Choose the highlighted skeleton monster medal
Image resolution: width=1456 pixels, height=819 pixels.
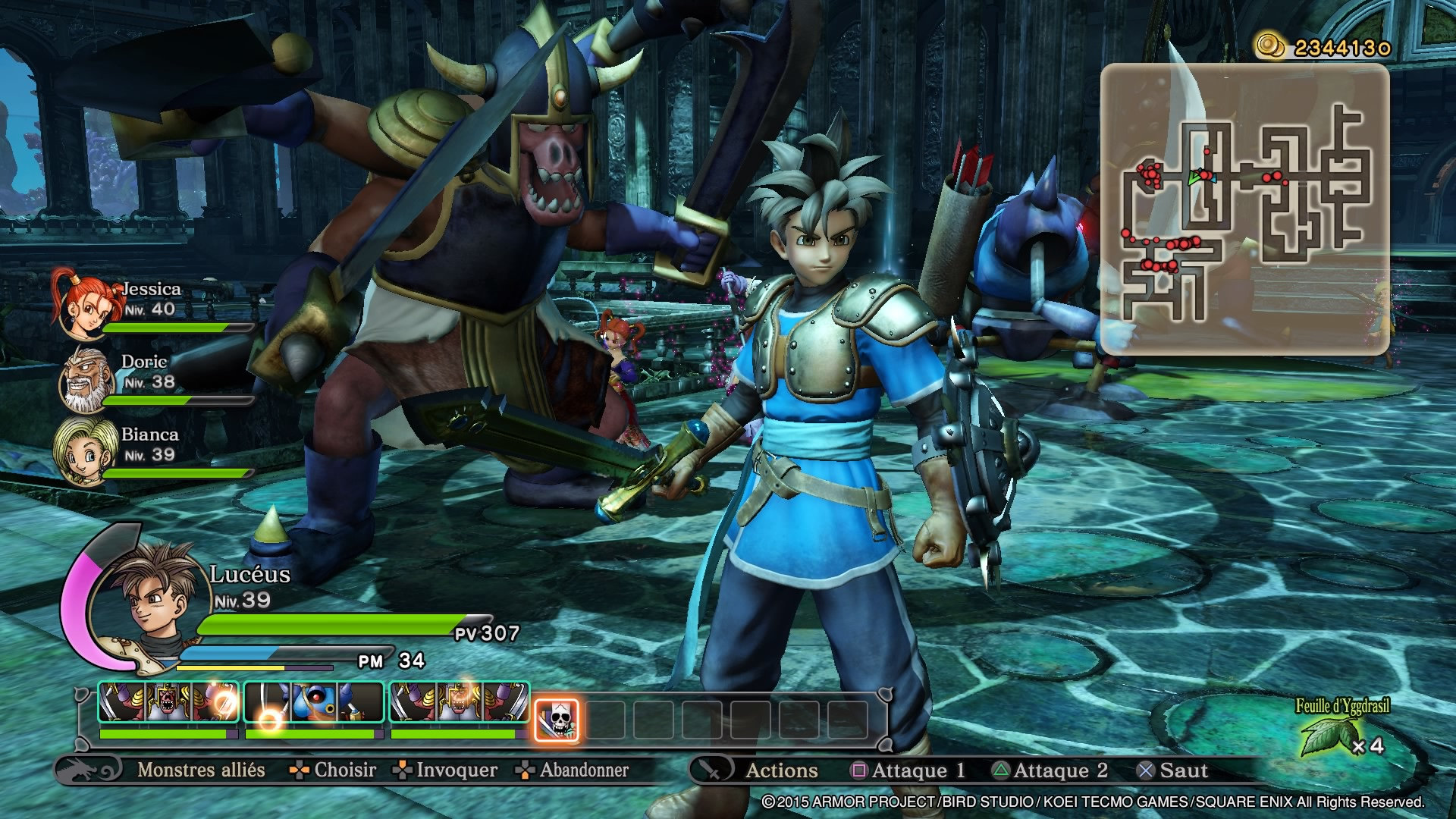pos(557,720)
